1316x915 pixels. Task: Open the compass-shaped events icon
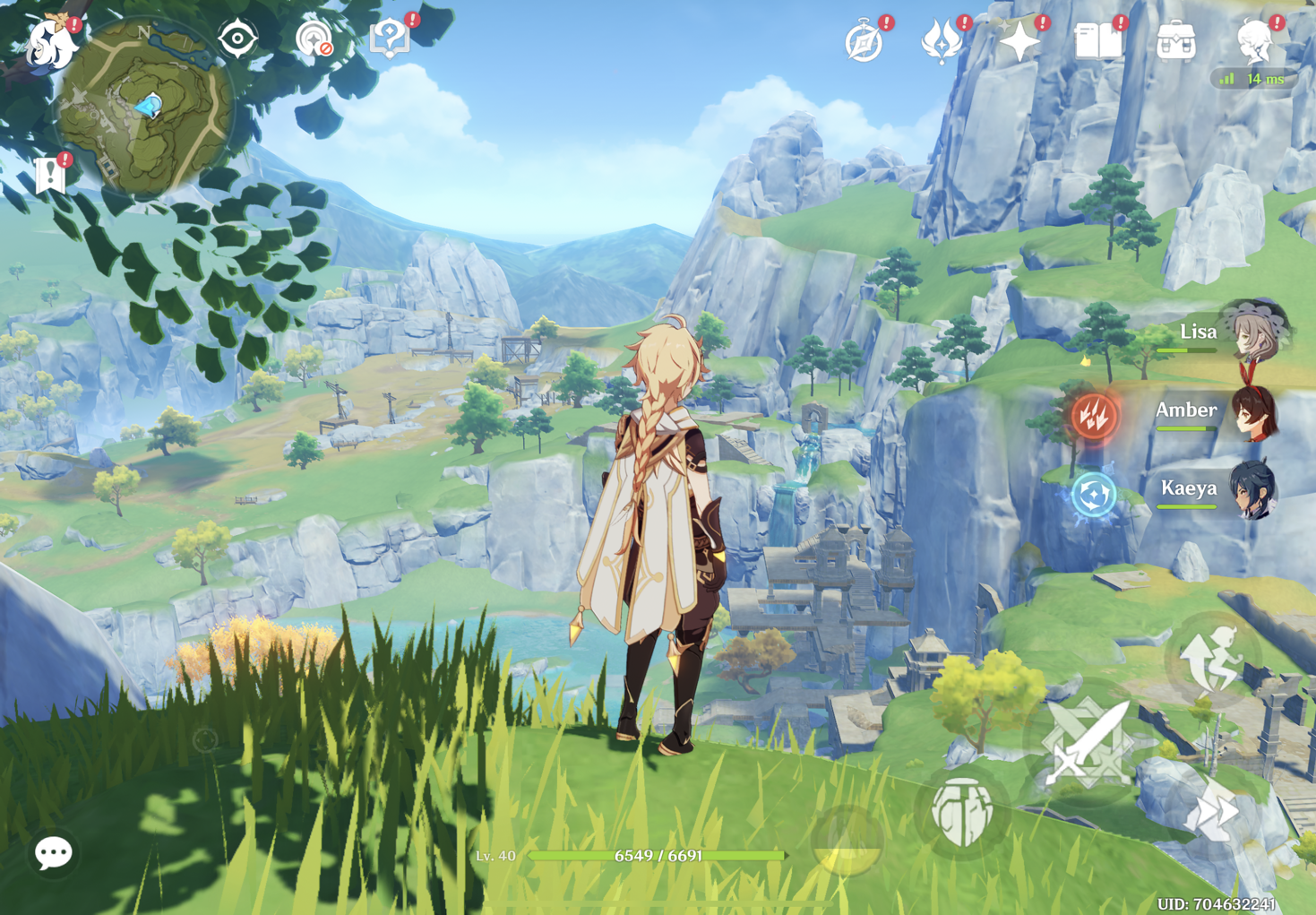(x=864, y=42)
